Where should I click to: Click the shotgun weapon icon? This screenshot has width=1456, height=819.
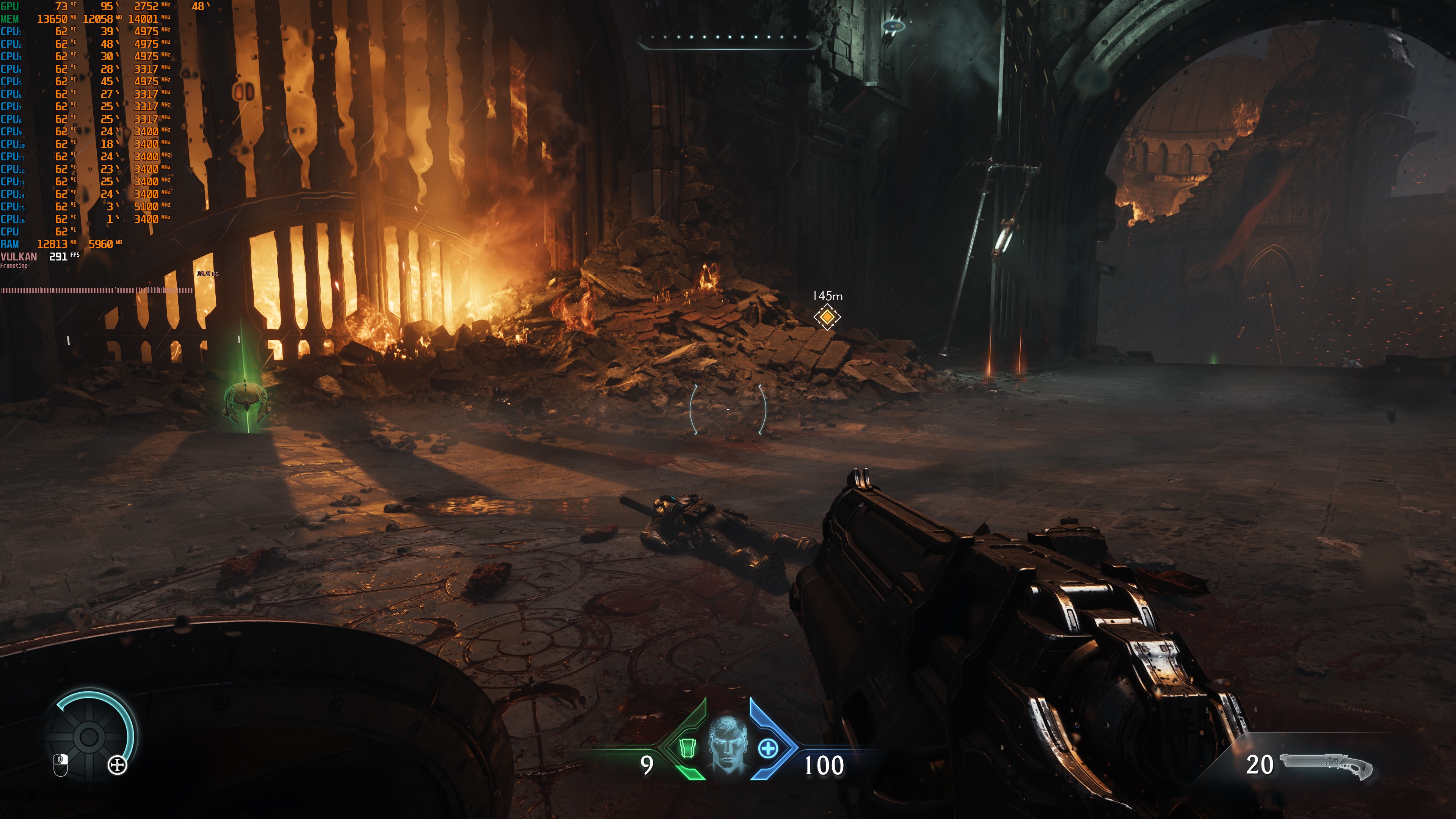1326,765
